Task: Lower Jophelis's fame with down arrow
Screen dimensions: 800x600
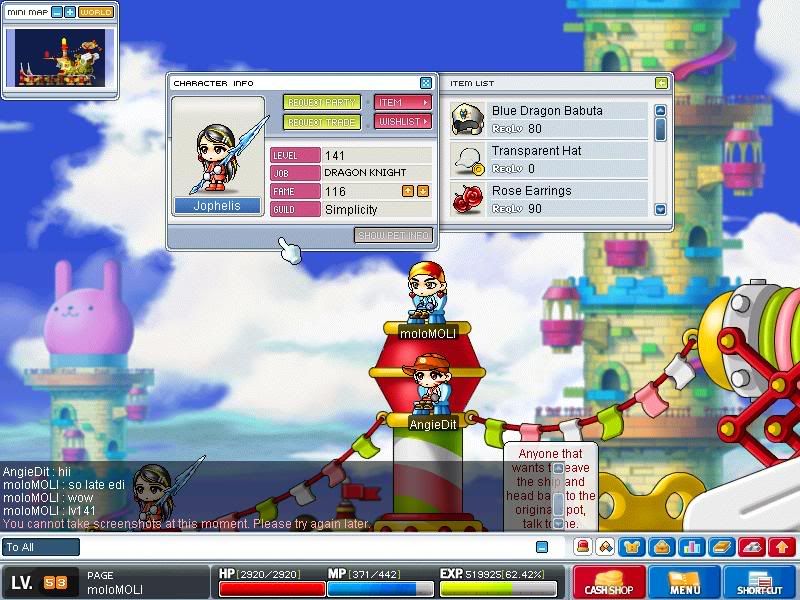Action: pyautogui.click(x=423, y=191)
